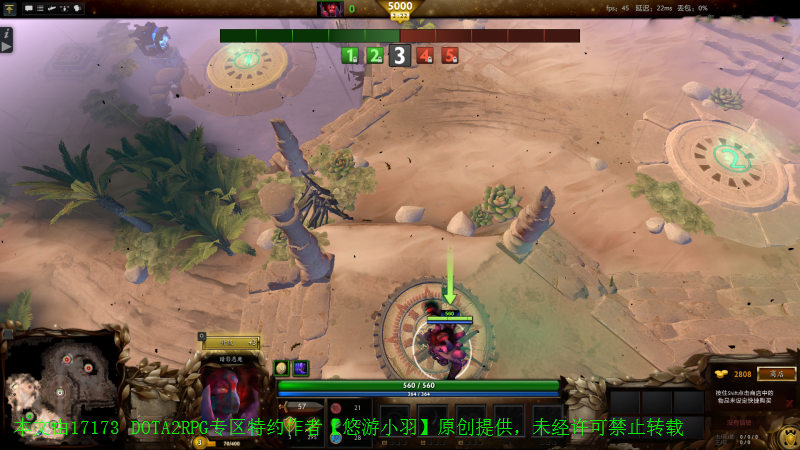Open the main menu icon in the top-left corner

click(9, 8)
